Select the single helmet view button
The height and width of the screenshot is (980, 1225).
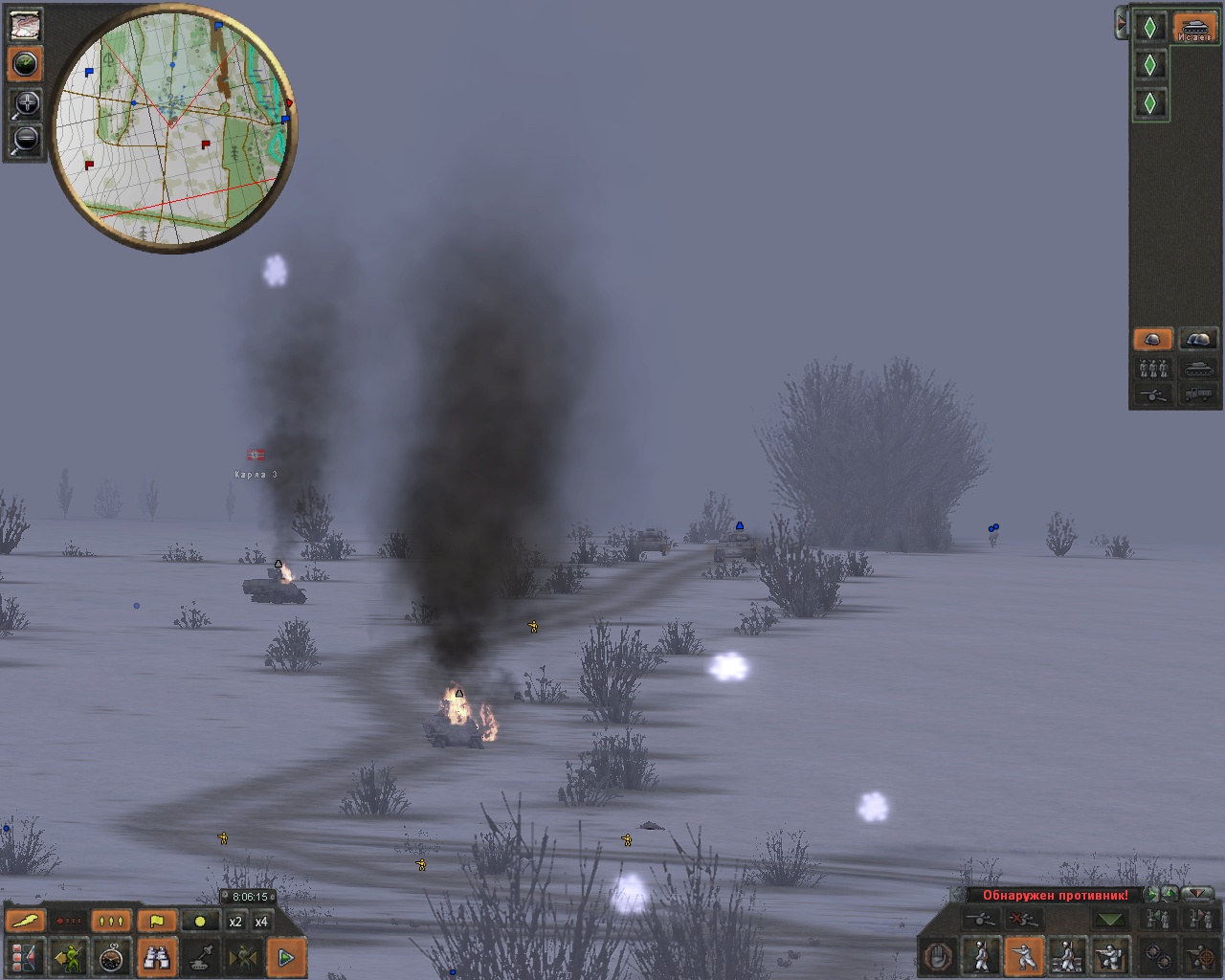[x=1152, y=340]
